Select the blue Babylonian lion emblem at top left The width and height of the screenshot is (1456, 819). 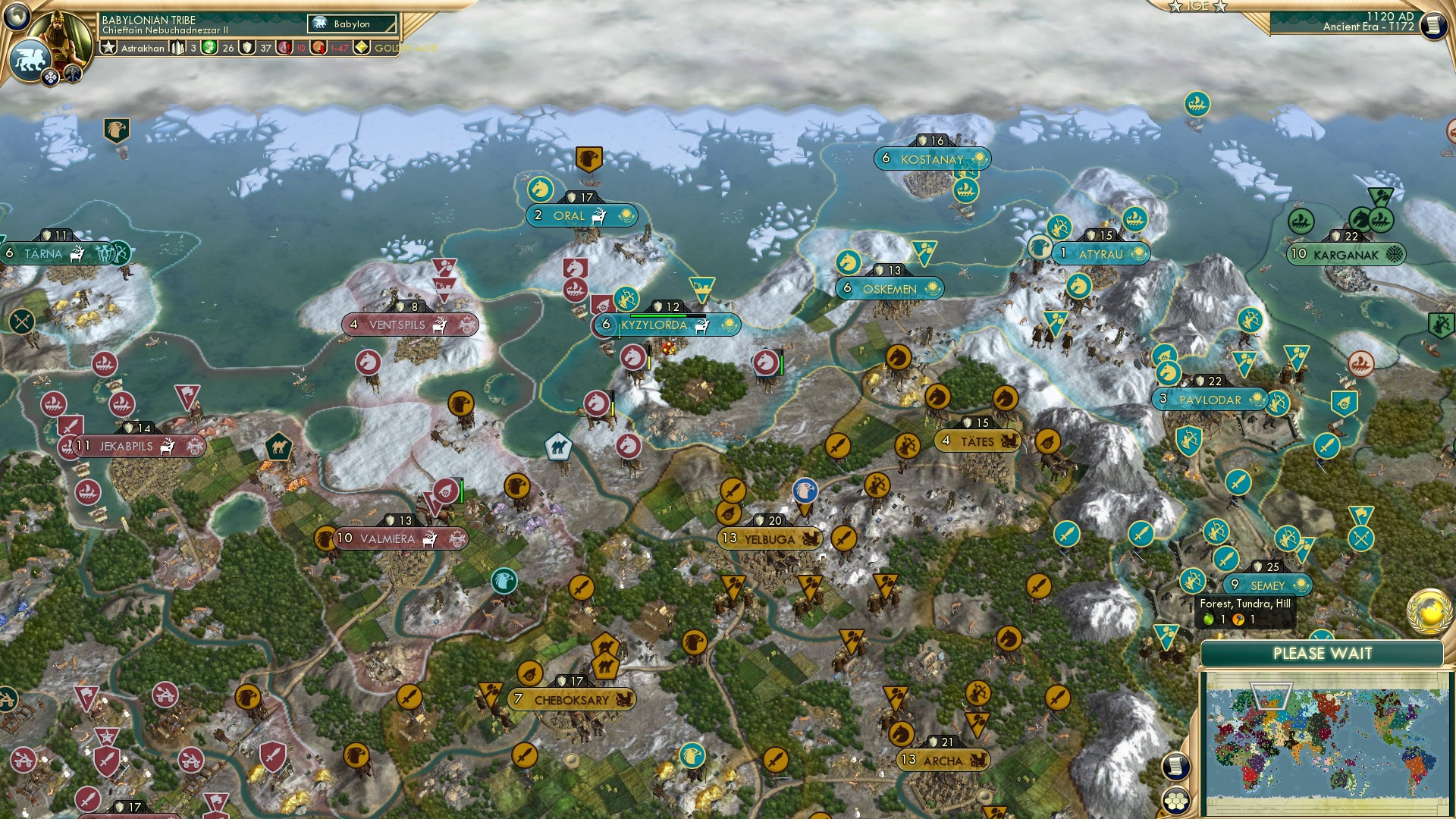point(32,59)
